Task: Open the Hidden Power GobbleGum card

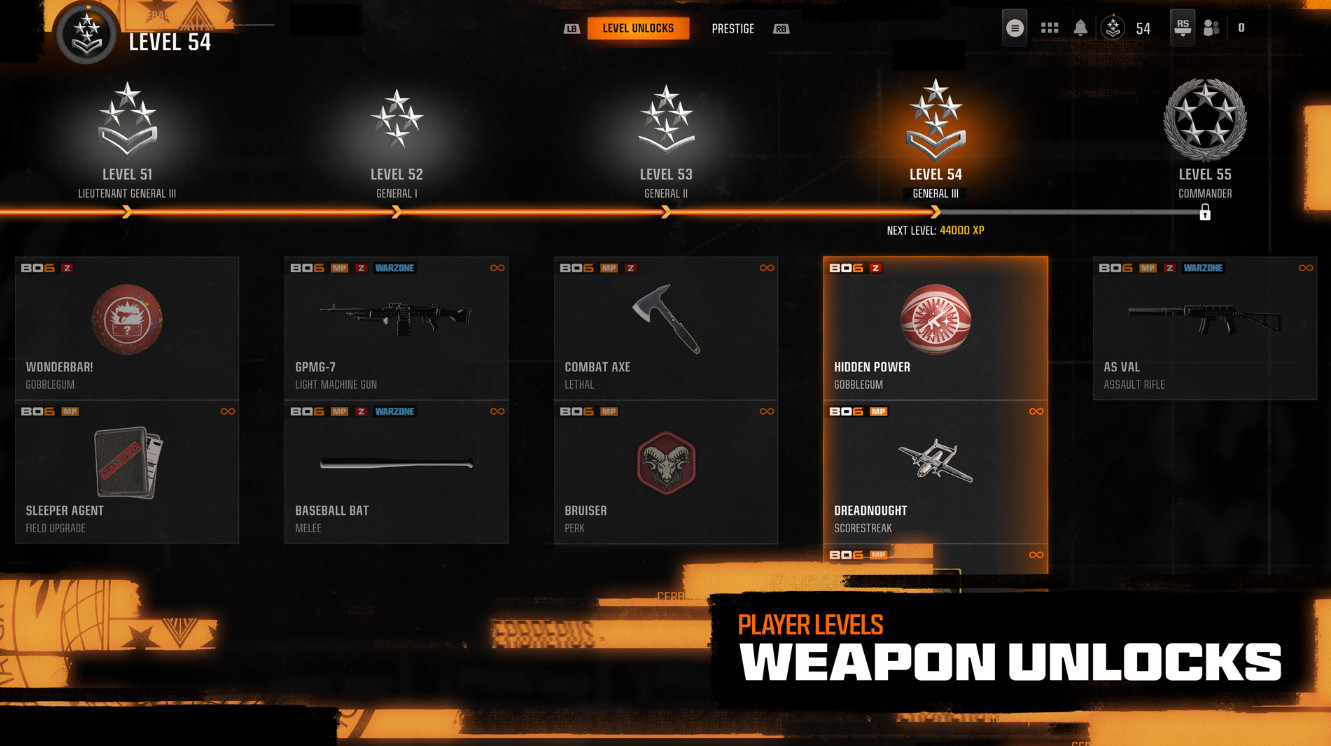Action: click(935, 320)
